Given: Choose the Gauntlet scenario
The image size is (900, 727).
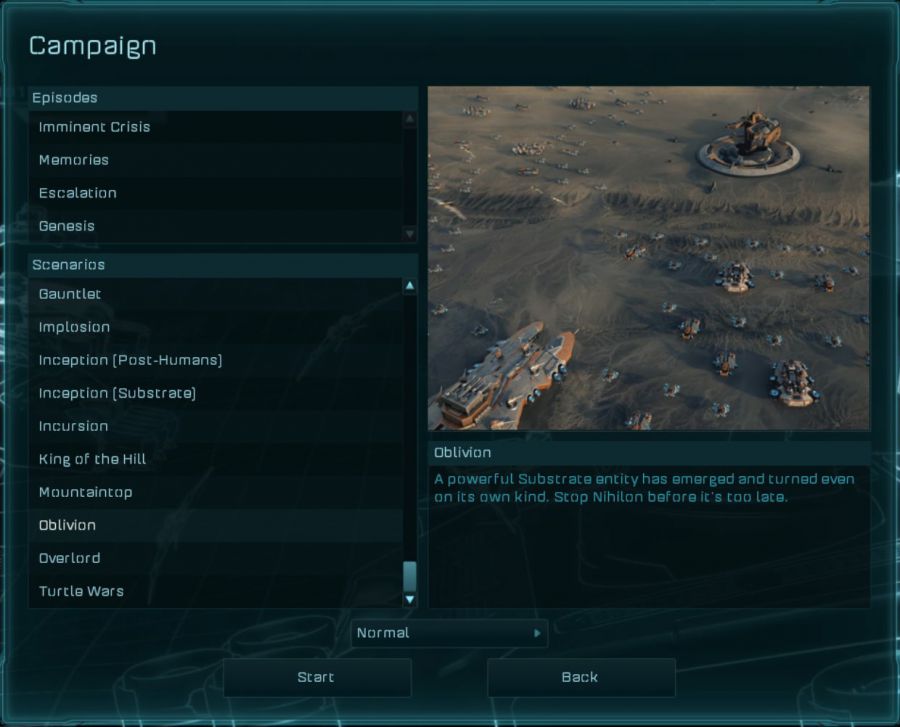Looking at the screenshot, I should point(70,294).
